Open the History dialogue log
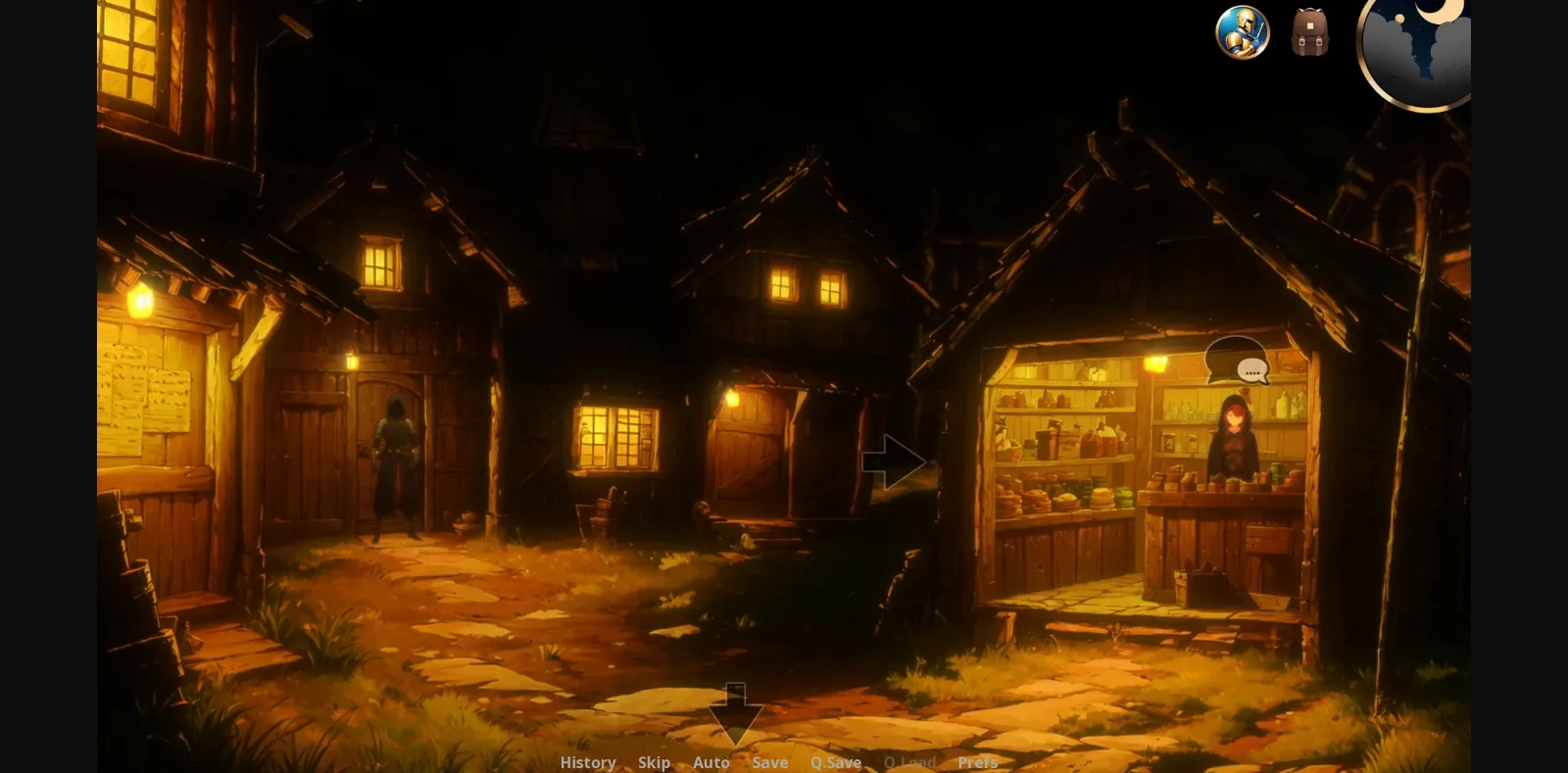 tap(586, 761)
